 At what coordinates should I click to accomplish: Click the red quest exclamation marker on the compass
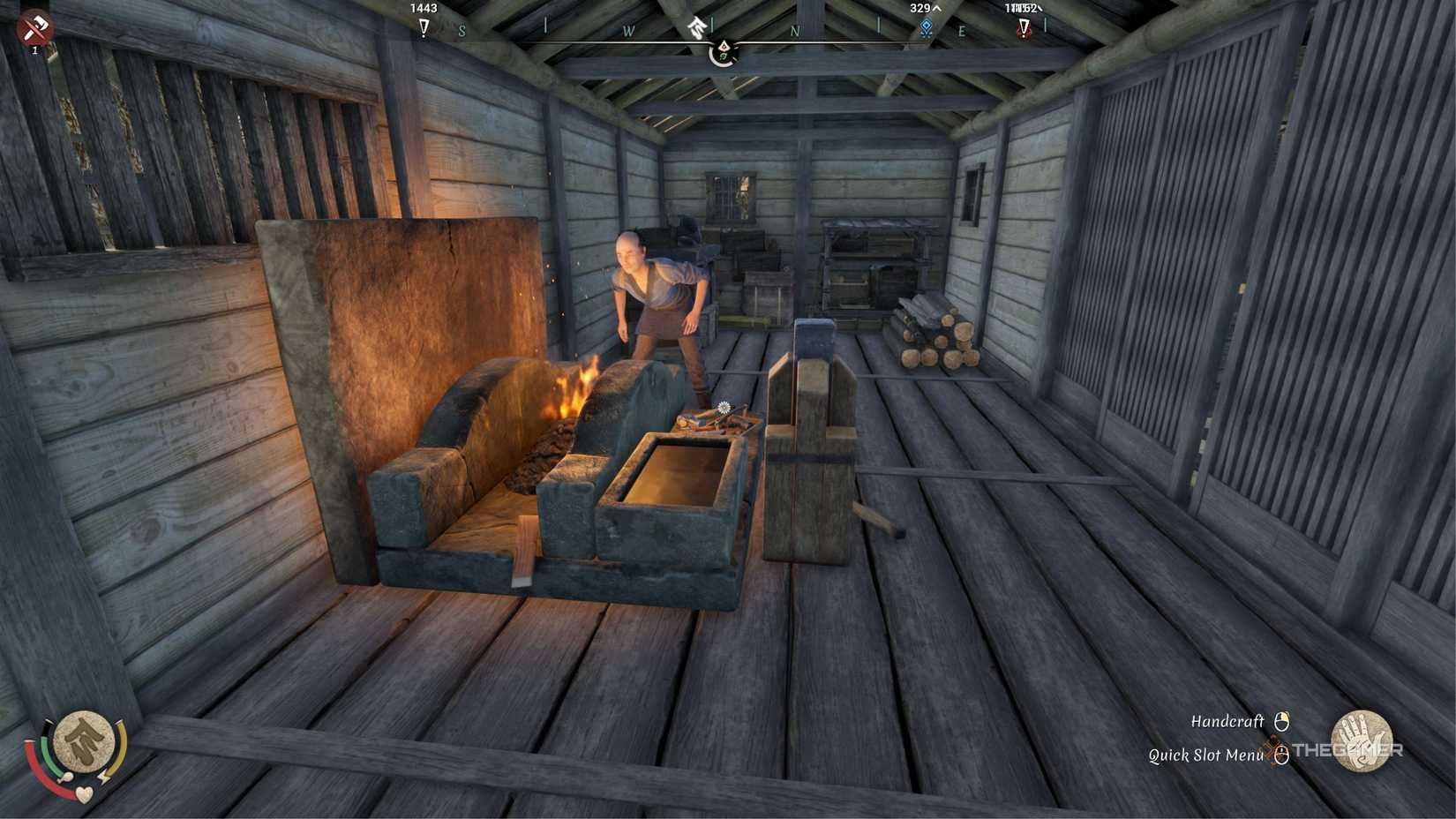tap(1025, 28)
